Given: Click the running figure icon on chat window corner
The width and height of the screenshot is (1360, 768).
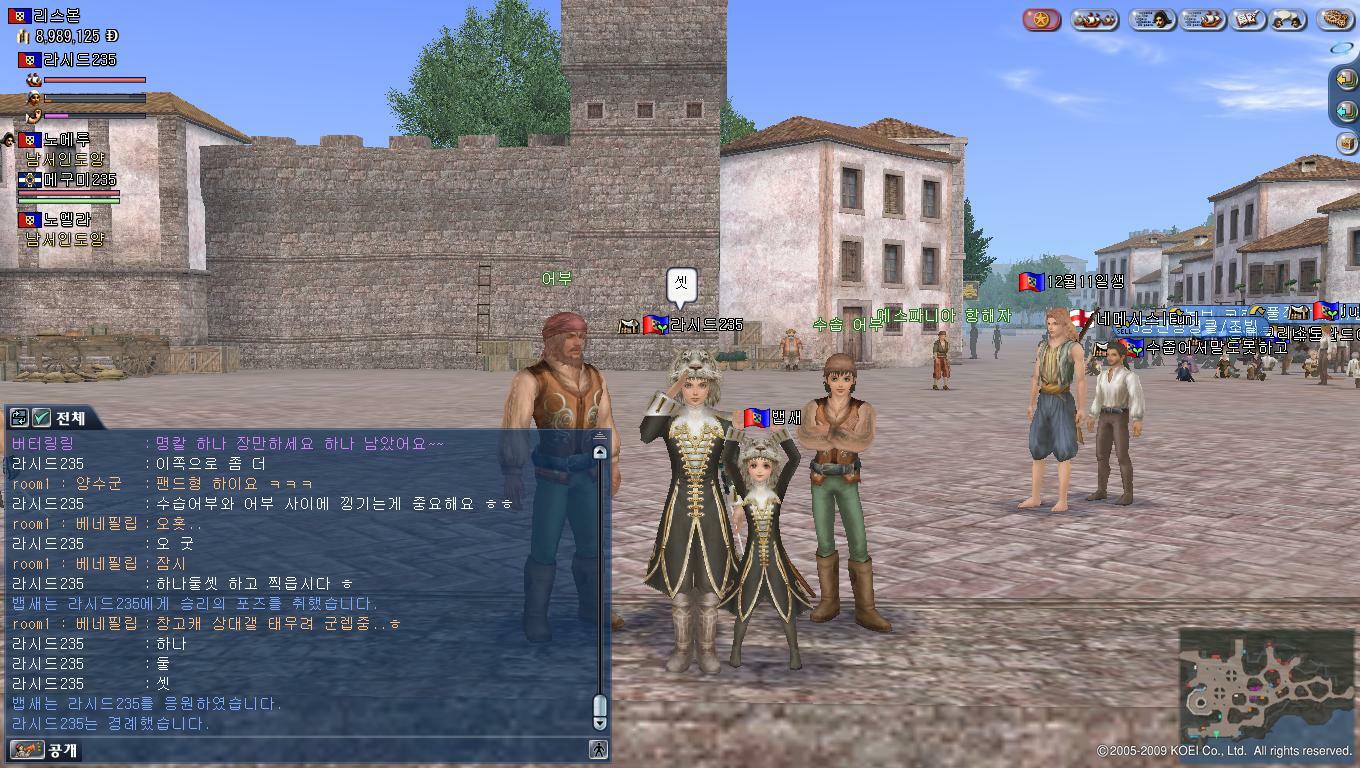Looking at the screenshot, I should point(597,747).
